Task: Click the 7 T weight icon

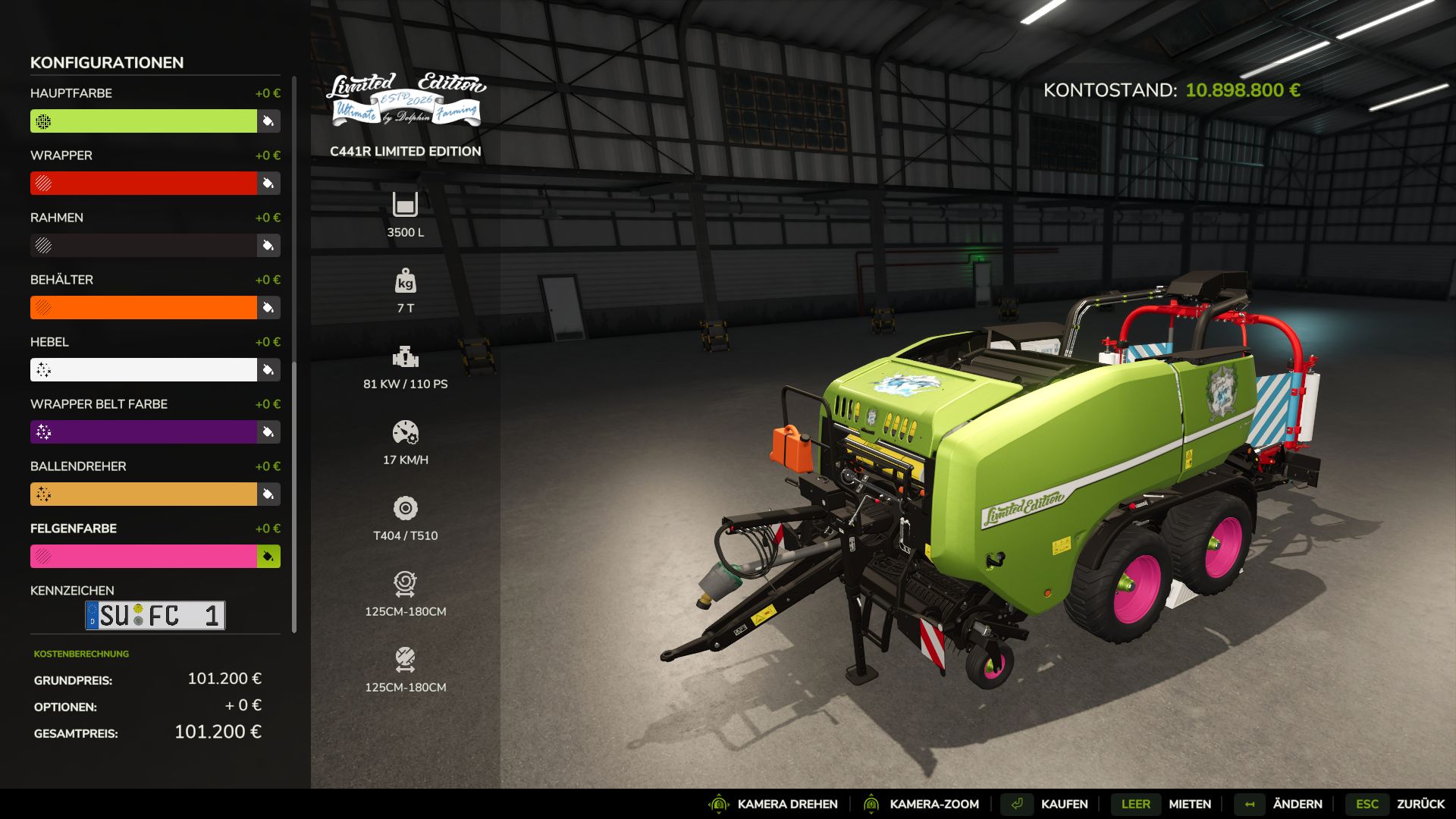Action: pyautogui.click(x=406, y=282)
